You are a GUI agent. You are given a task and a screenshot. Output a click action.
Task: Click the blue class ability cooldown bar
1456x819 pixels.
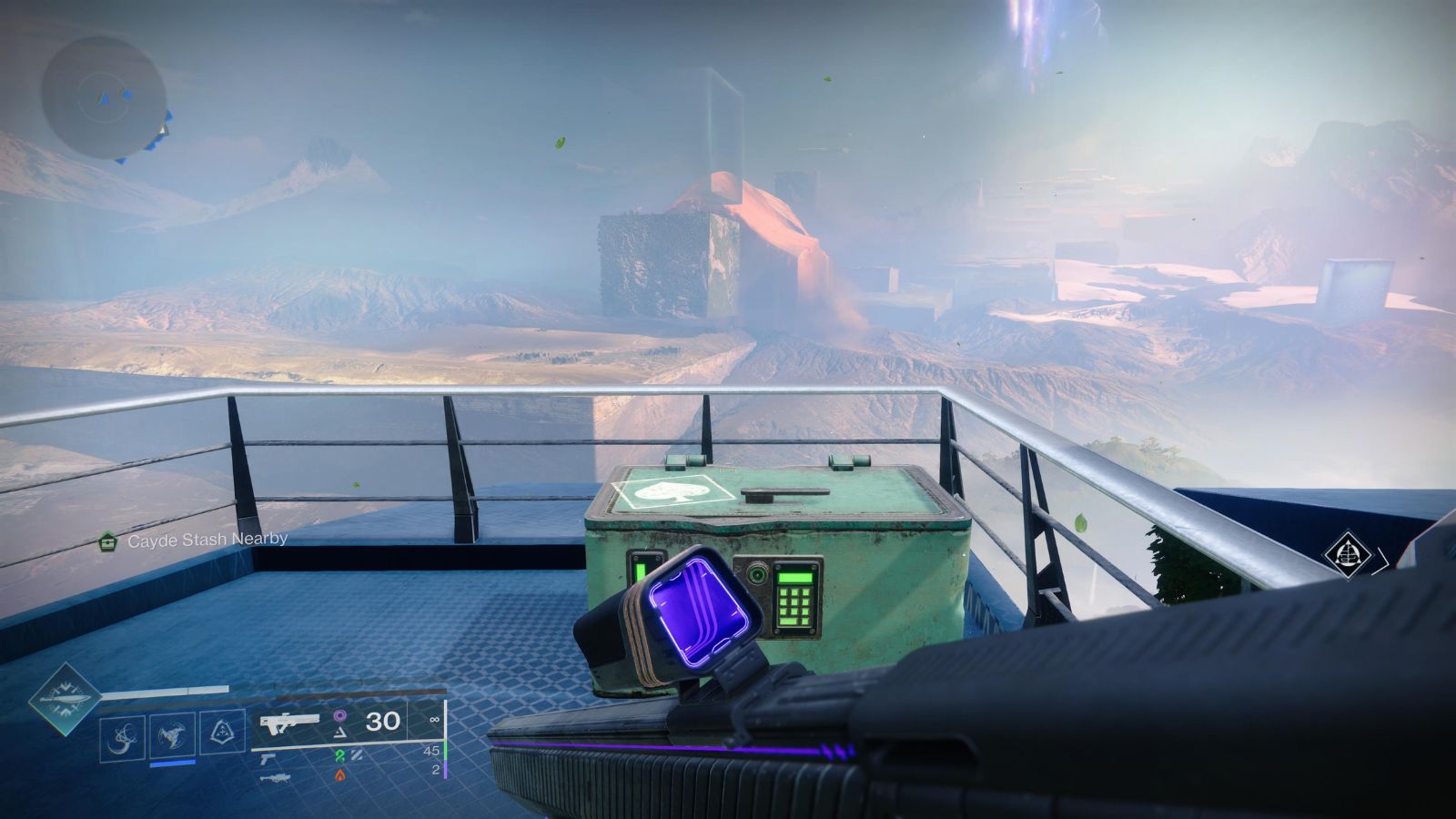click(172, 763)
